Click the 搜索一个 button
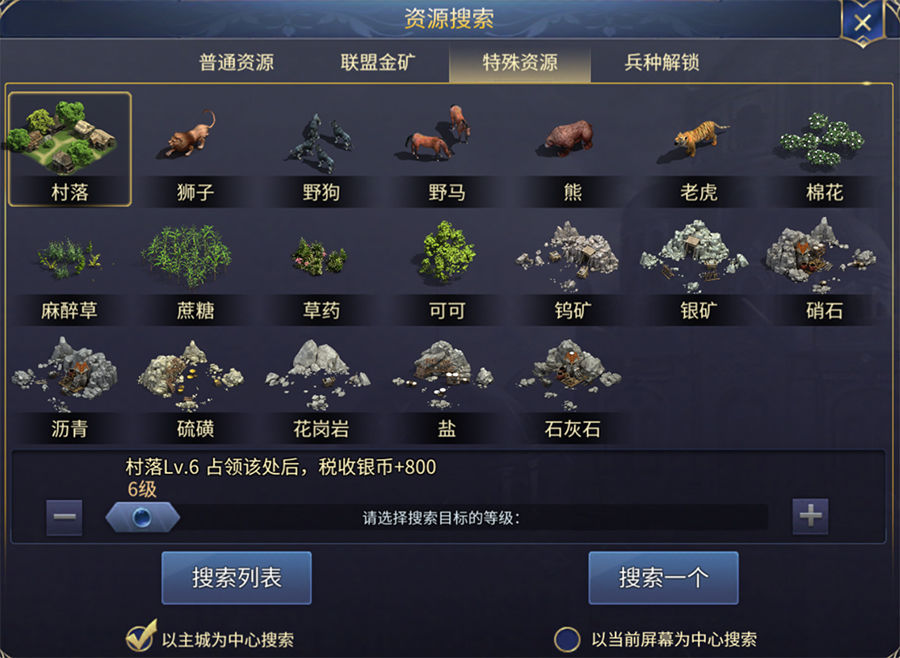Image resolution: width=900 pixels, height=658 pixels. [663, 578]
